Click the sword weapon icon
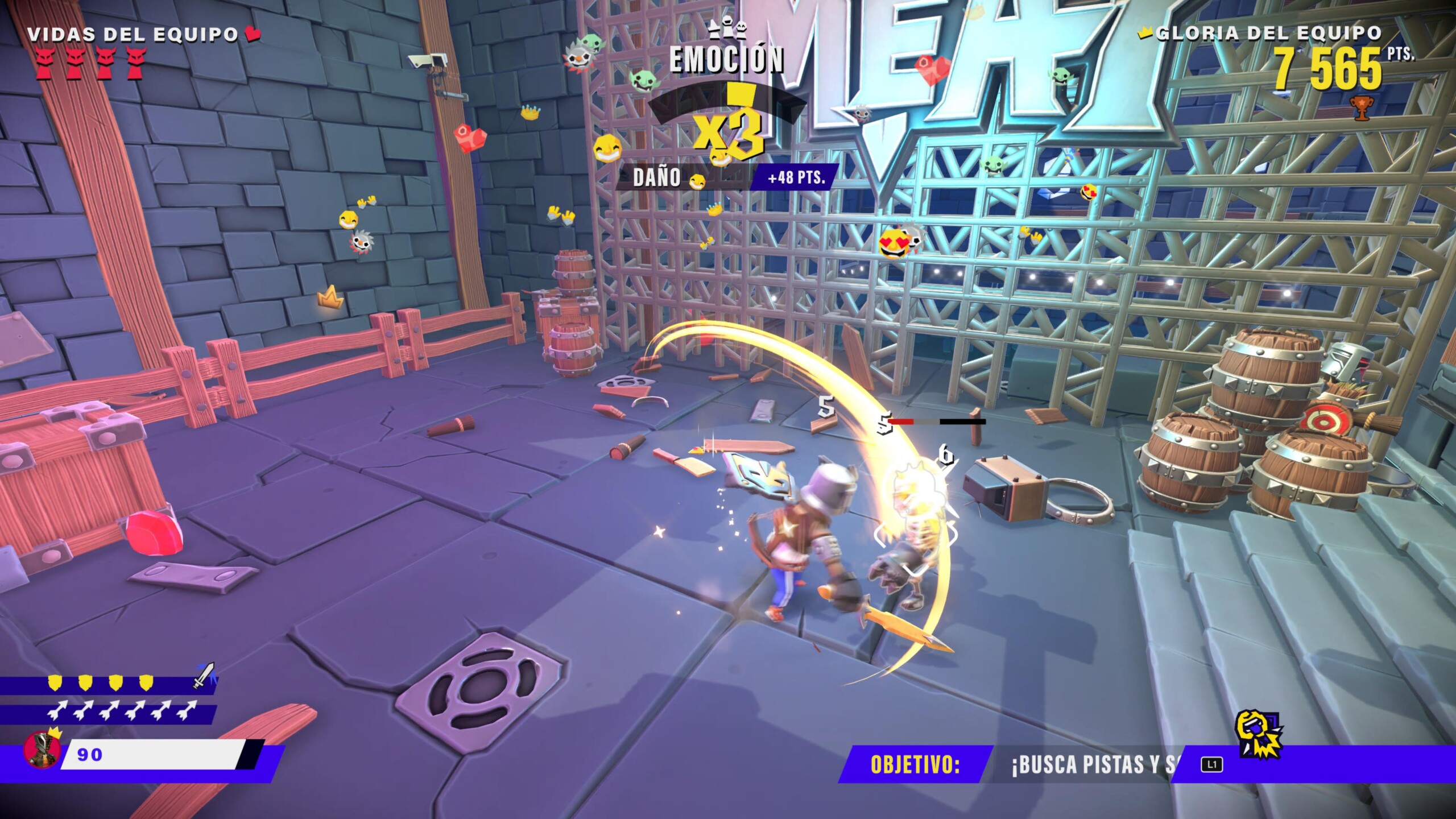This screenshot has height=819, width=1456. pyautogui.click(x=204, y=675)
